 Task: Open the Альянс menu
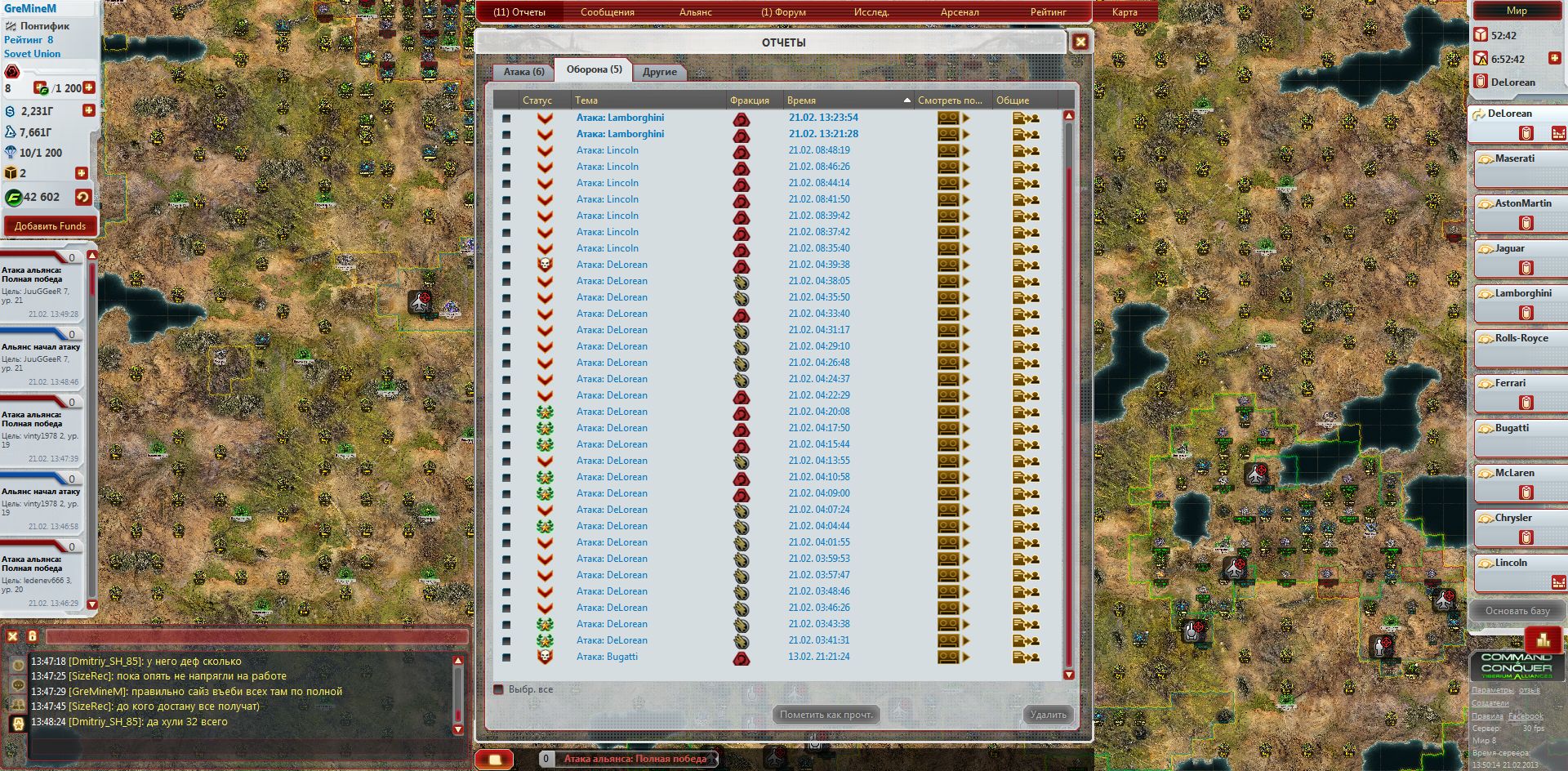click(x=695, y=12)
